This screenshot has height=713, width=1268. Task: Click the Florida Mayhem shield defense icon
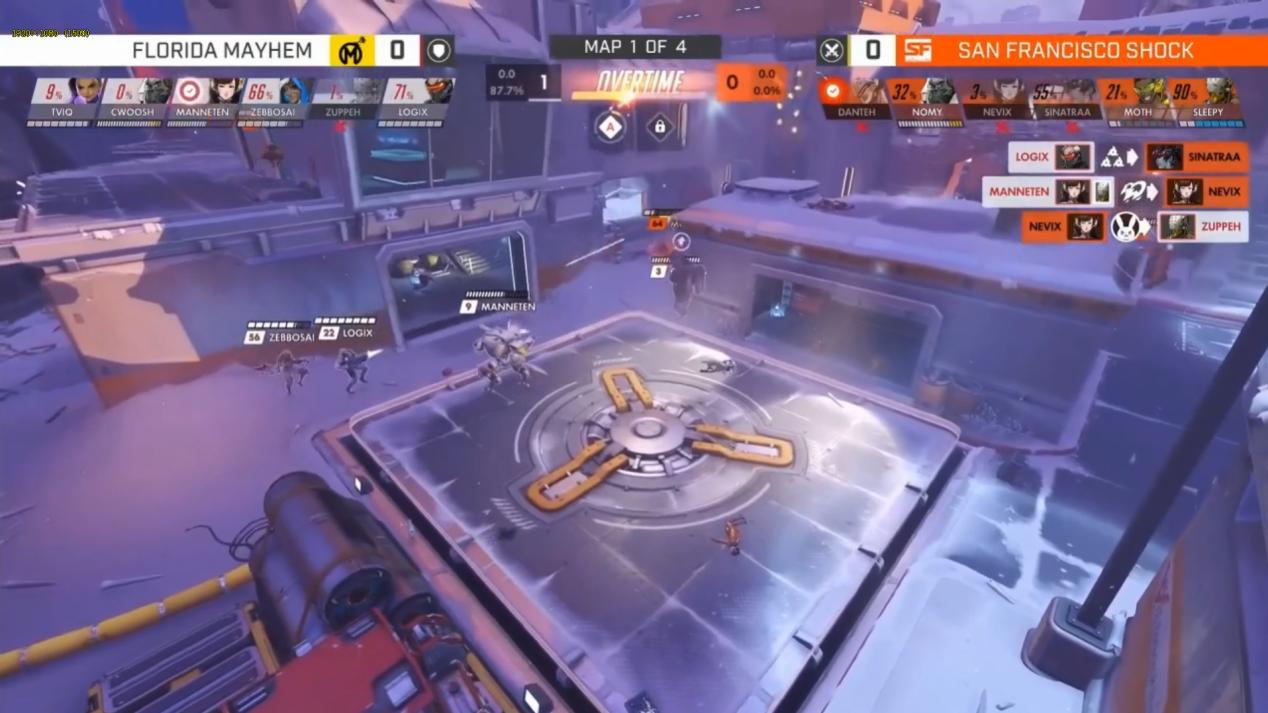tap(439, 50)
